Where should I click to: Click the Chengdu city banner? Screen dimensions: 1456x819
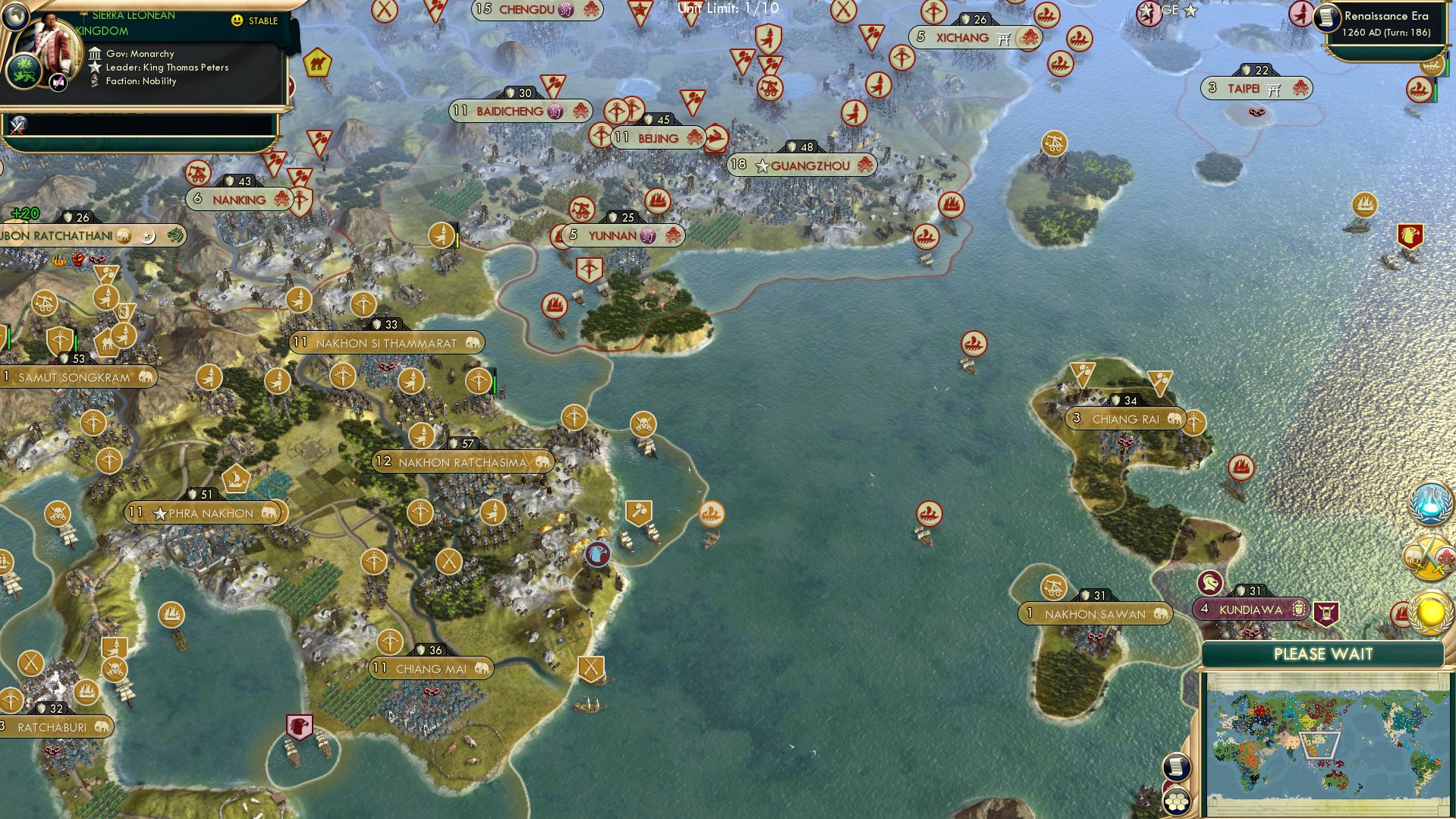click(x=531, y=11)
